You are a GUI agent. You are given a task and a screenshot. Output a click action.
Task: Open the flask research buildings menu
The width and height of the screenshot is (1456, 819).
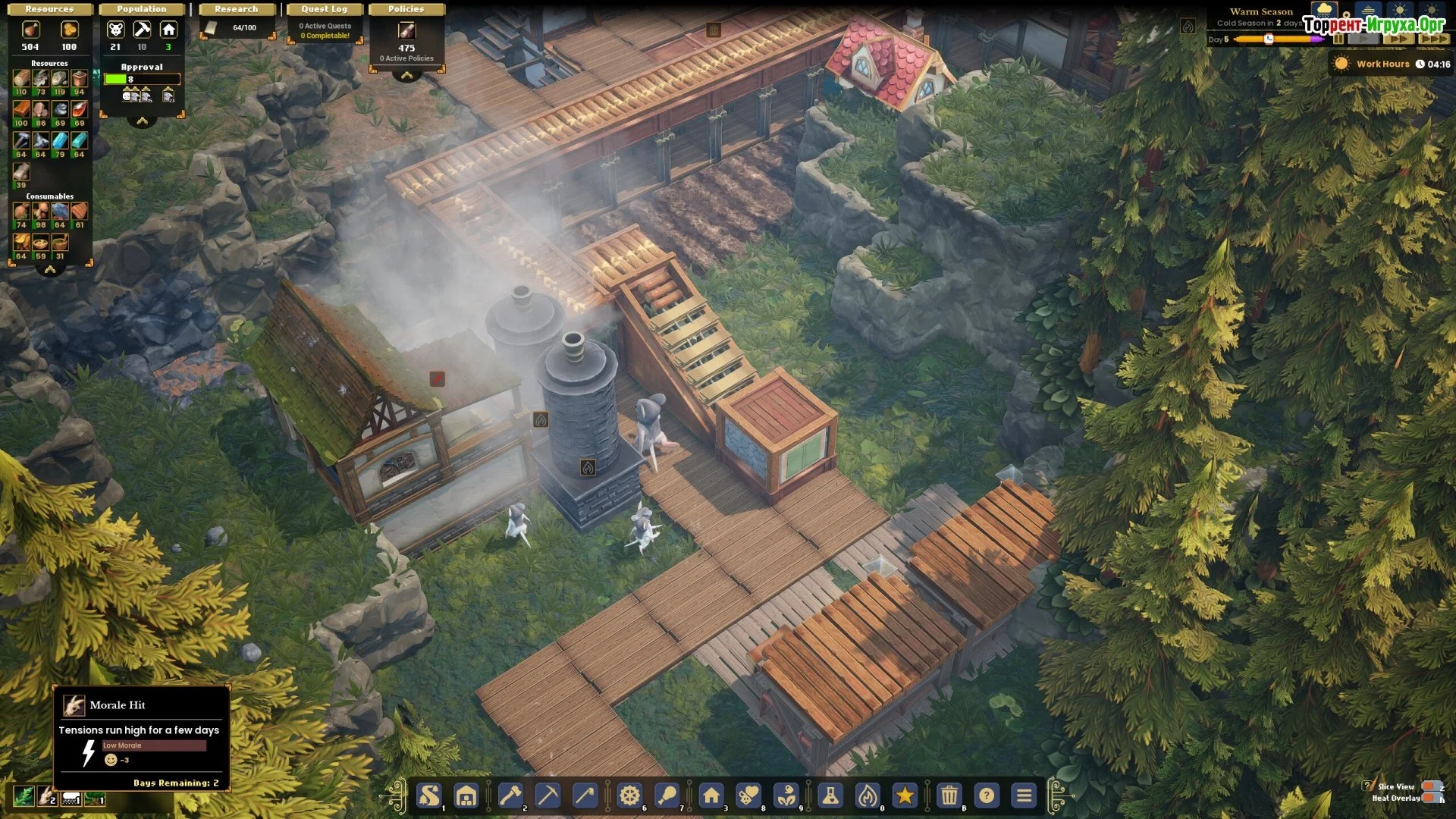point(830,795)
